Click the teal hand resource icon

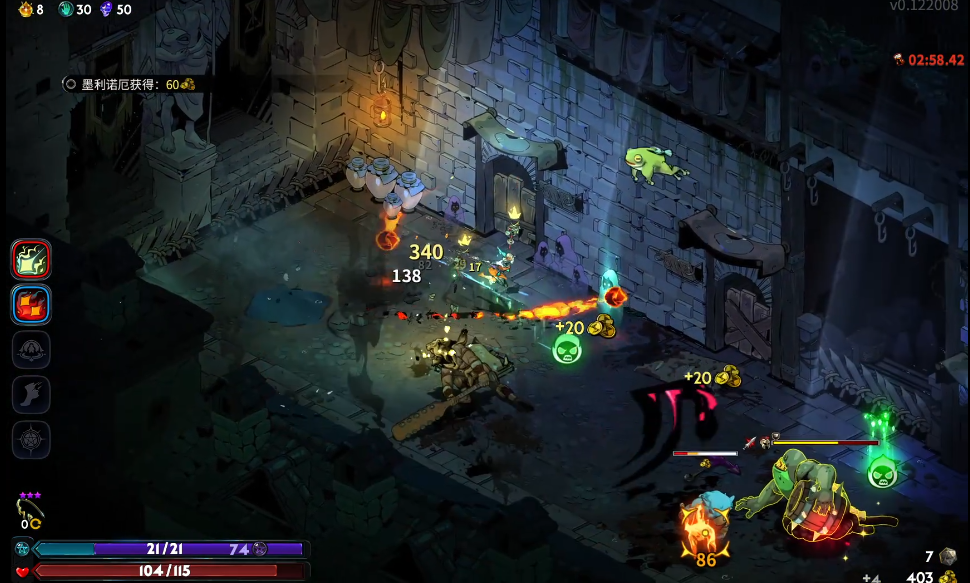coord(66,10)
